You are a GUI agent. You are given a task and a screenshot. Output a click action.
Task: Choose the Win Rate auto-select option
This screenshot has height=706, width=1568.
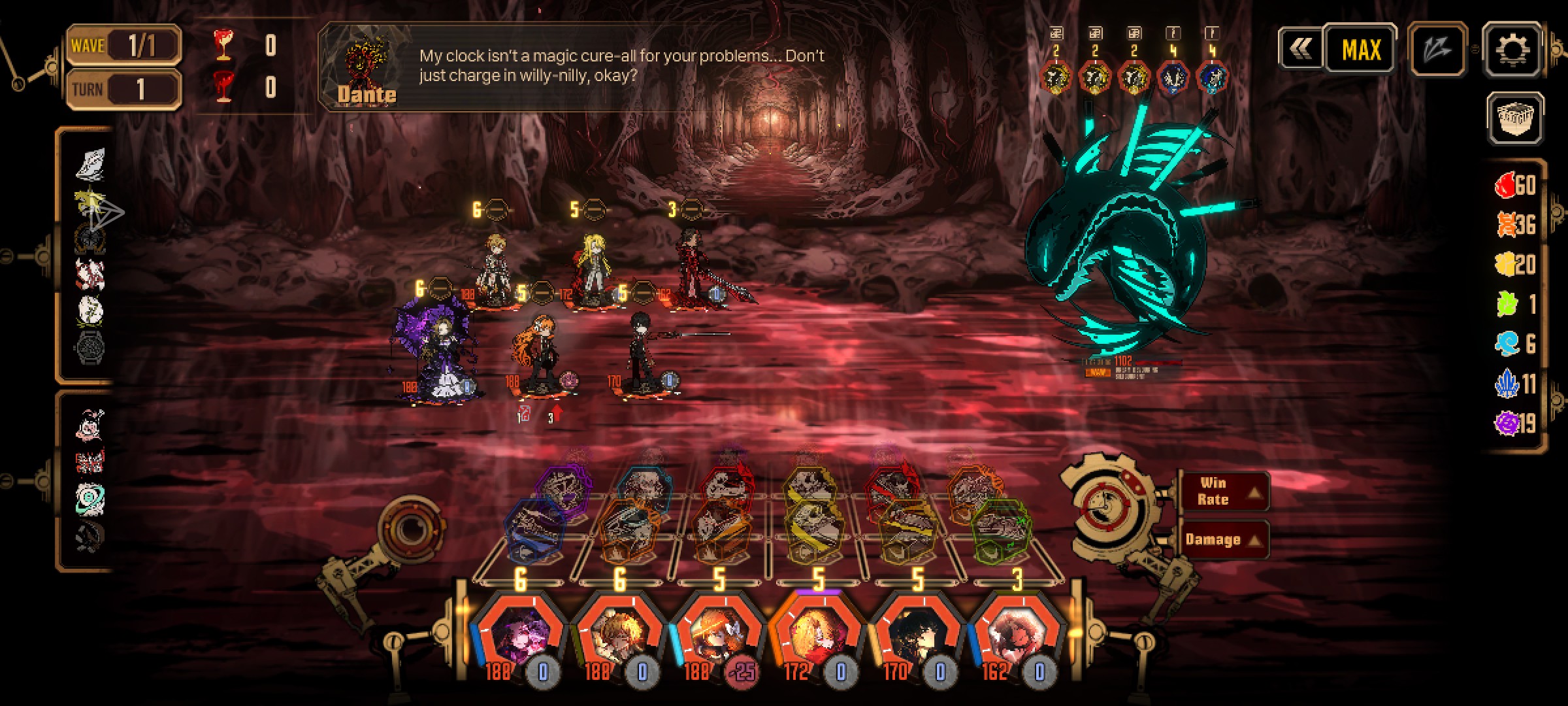click(1223, 491)
